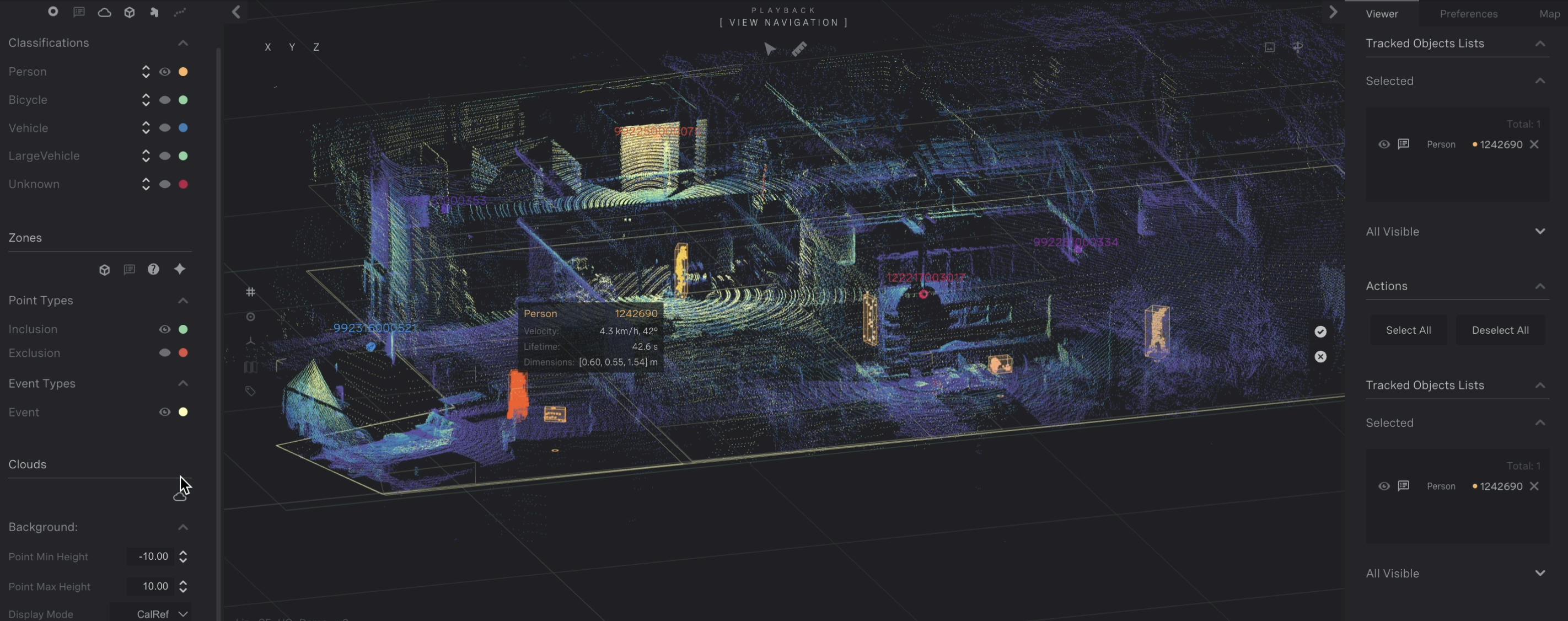Show the Bicycle classification
Screen dimensions: 1568x621
(x=165, y=100)
